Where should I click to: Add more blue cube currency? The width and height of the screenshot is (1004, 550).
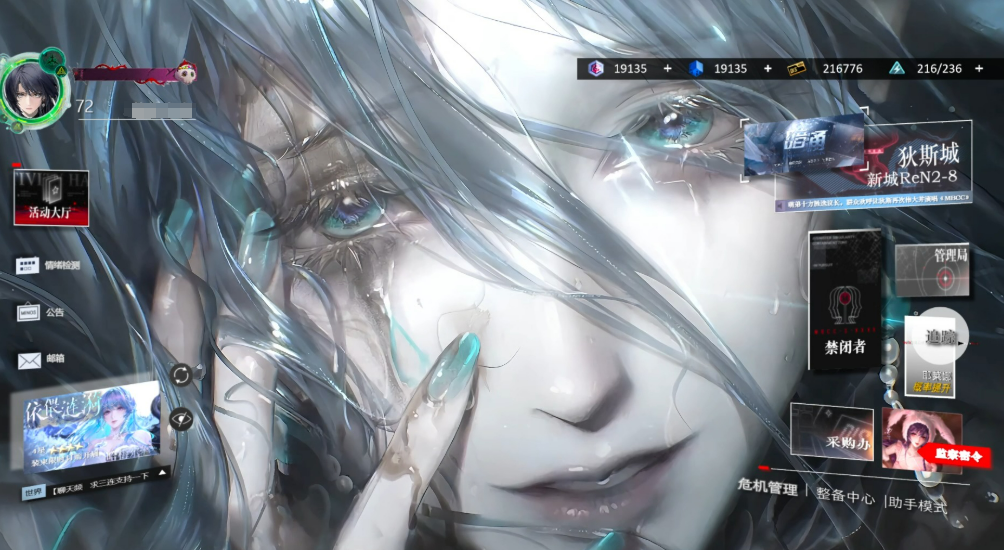pyautogui.click(x=768, y=68)
